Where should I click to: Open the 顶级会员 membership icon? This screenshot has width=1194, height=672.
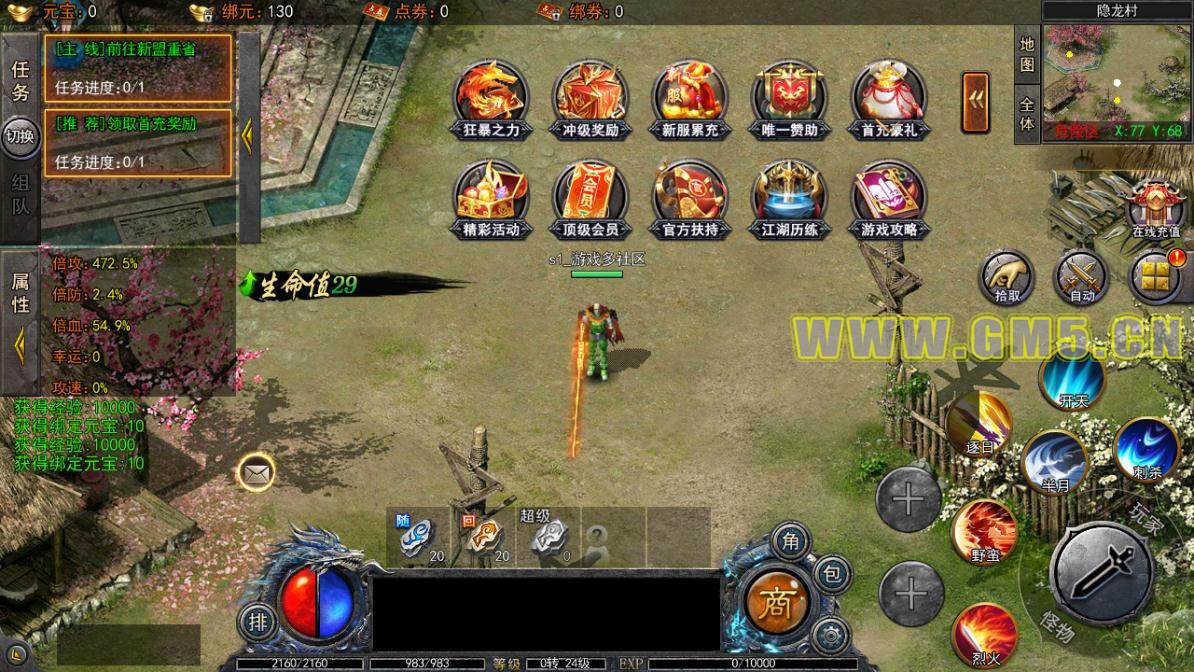(x=590, y=196)
